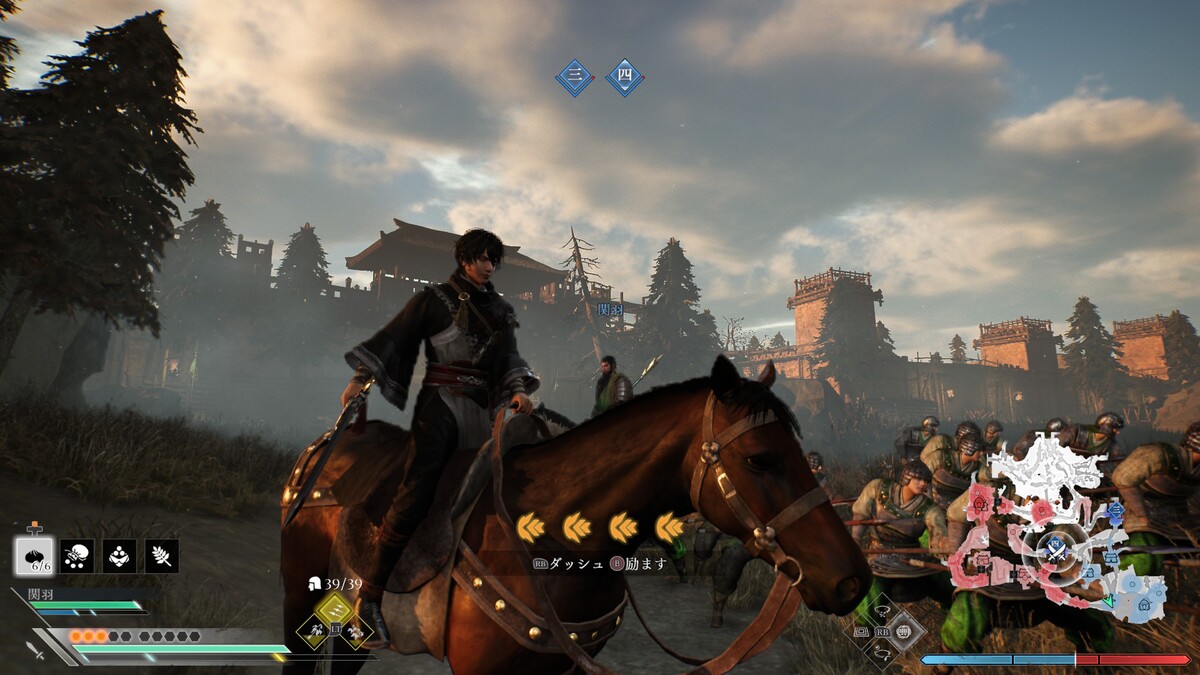
Task: Select the blue diamond marker labeled 三
Action: coord(575,78)
